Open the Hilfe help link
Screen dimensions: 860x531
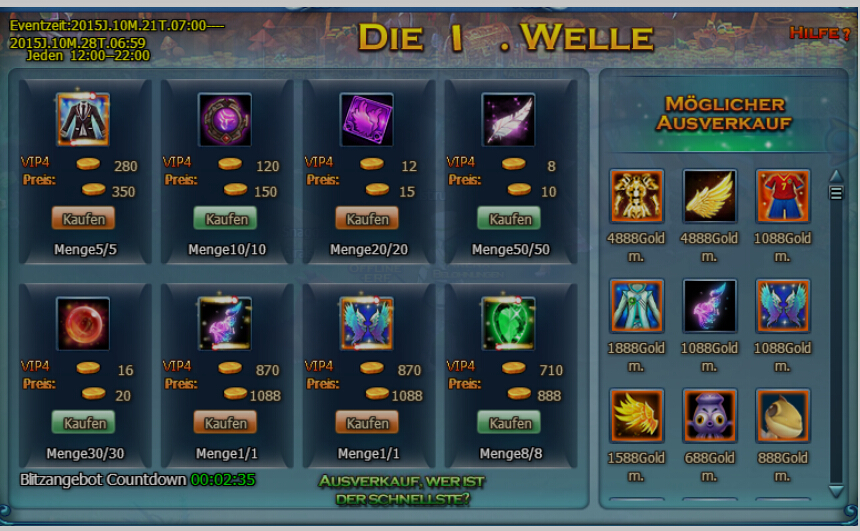(x=817, y=33)
